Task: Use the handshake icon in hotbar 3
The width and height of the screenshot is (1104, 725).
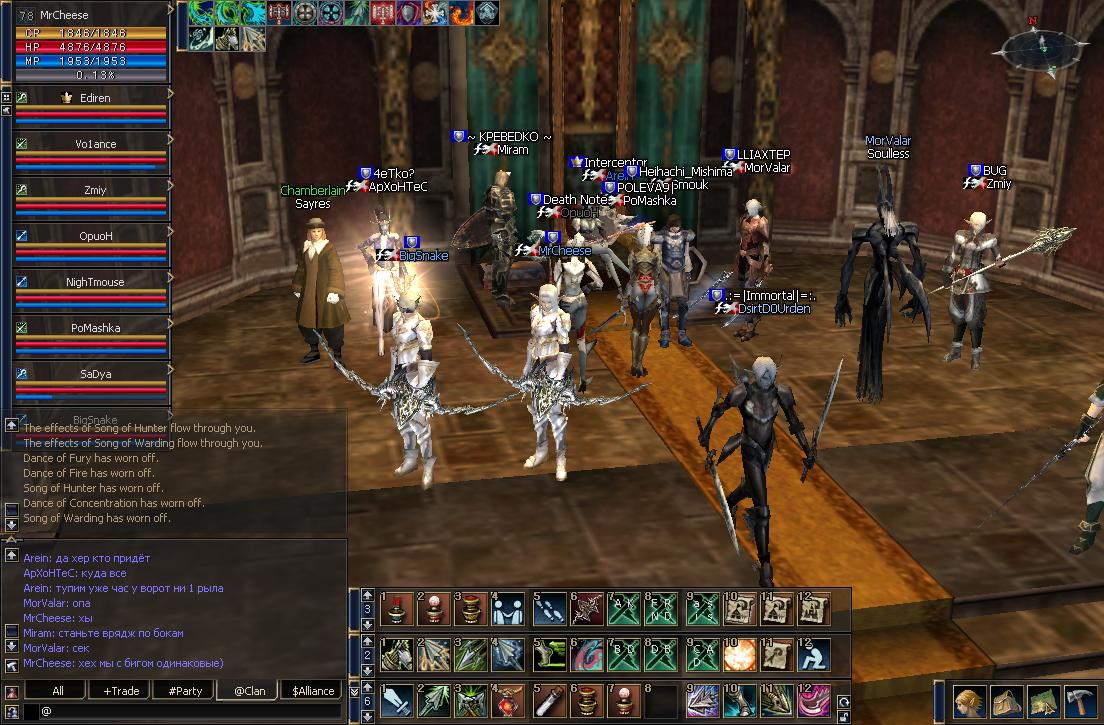Action: (x=508, y=607)
